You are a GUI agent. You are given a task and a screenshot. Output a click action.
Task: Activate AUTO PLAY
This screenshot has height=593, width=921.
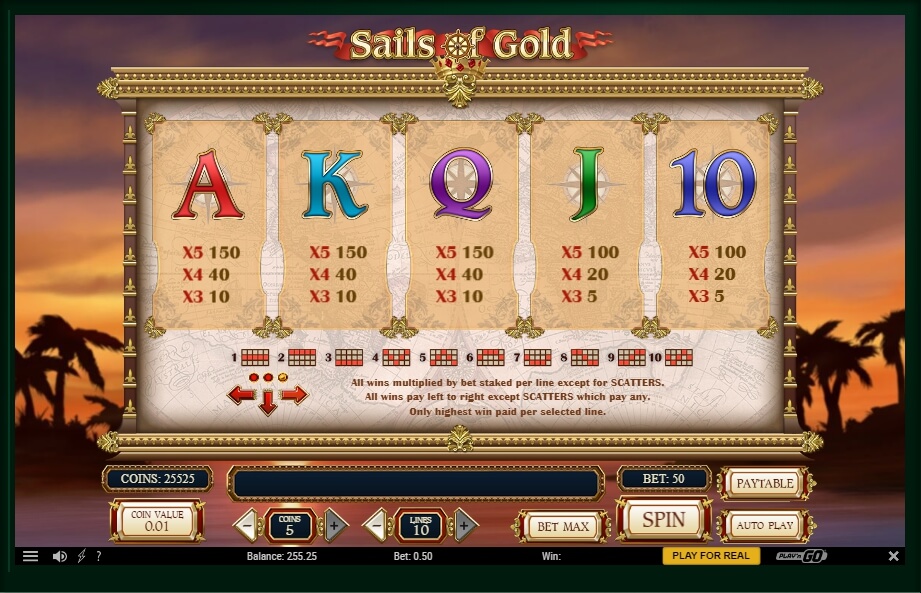pyautogui.click(x=764, y=525)
